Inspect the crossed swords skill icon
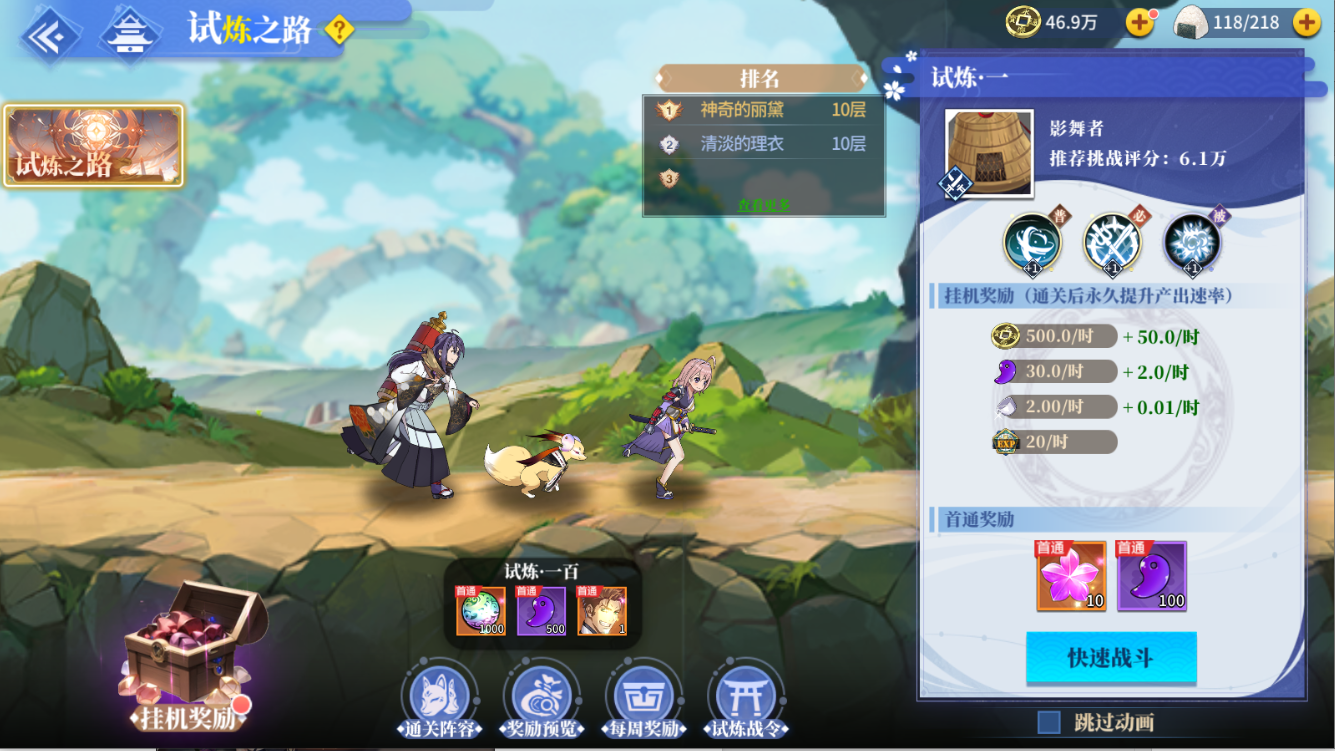Viewport: 1335px width, 751px height. coord(1112,242)
